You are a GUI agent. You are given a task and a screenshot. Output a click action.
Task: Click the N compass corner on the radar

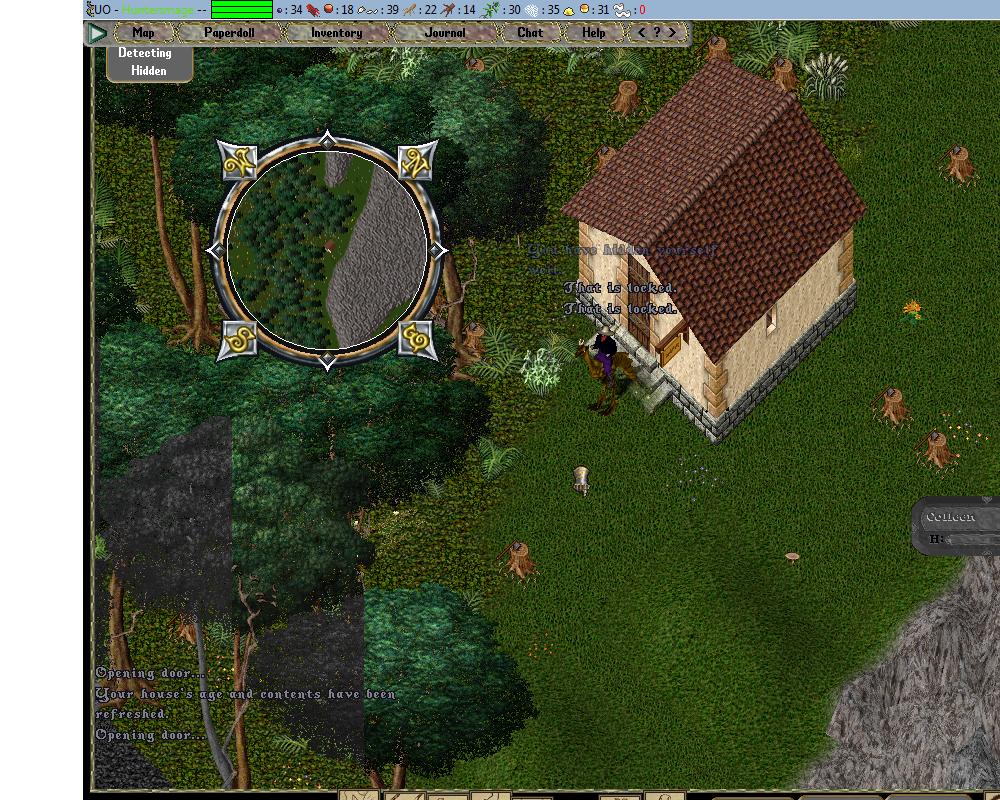(x=417, y=161)
